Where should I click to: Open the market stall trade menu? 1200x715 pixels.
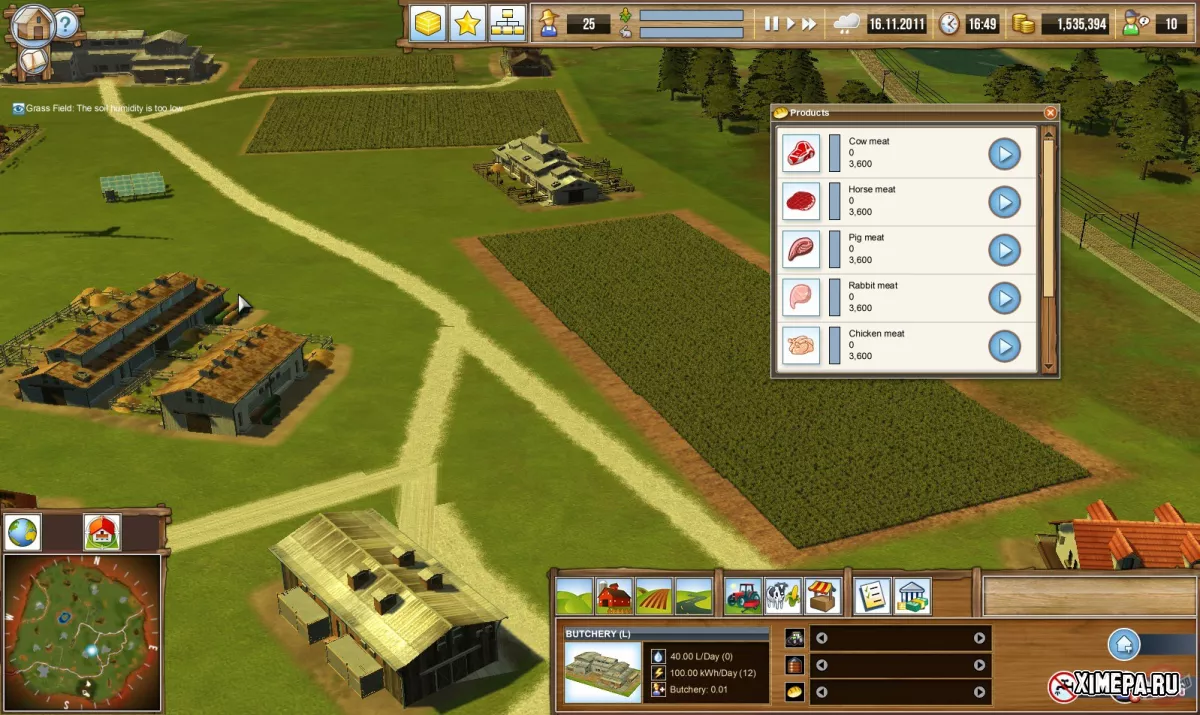(823, 596)
